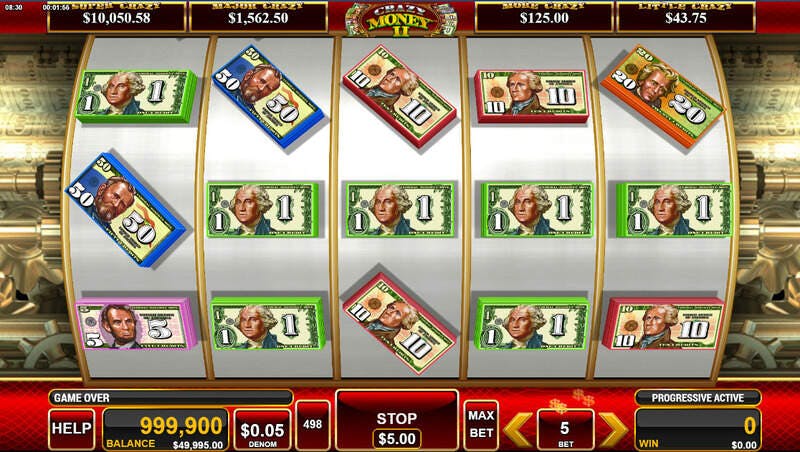The width and height of the screenshot is (800, 452).
Task: Increase the bet with the right arrow
Action: tap(612, 428)
